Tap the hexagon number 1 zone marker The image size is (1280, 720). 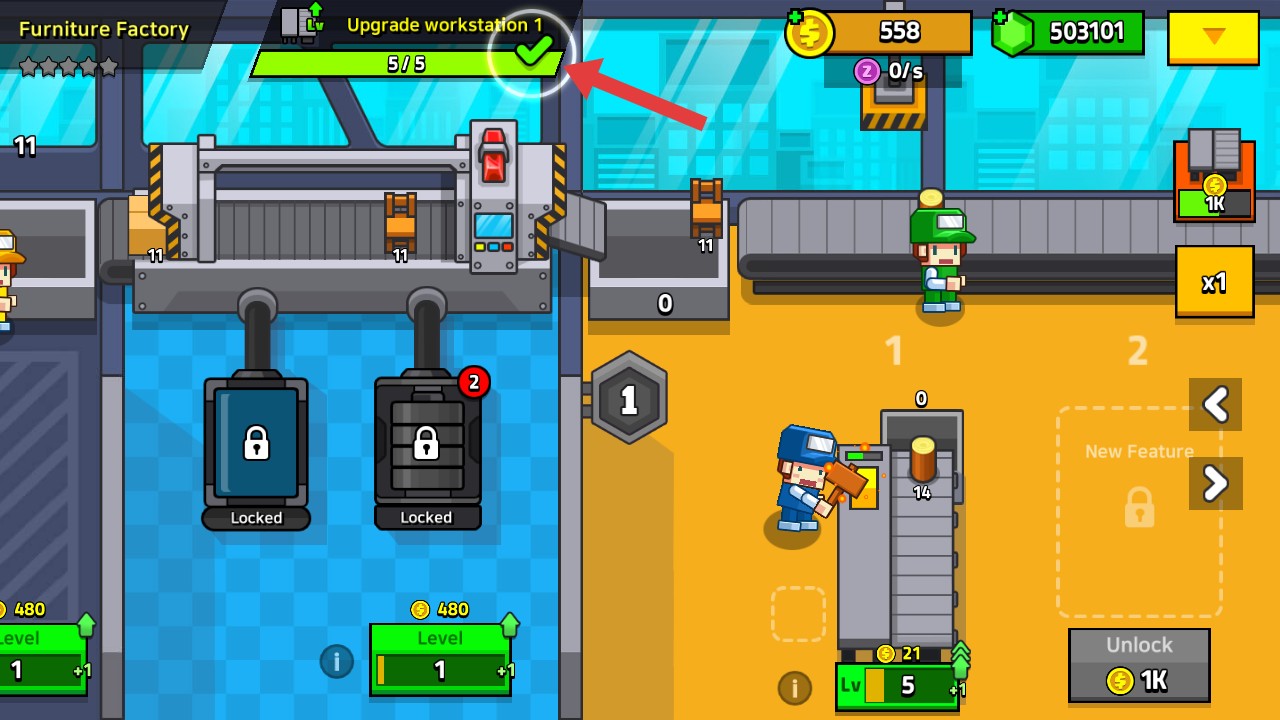click(x=628, y=400)
